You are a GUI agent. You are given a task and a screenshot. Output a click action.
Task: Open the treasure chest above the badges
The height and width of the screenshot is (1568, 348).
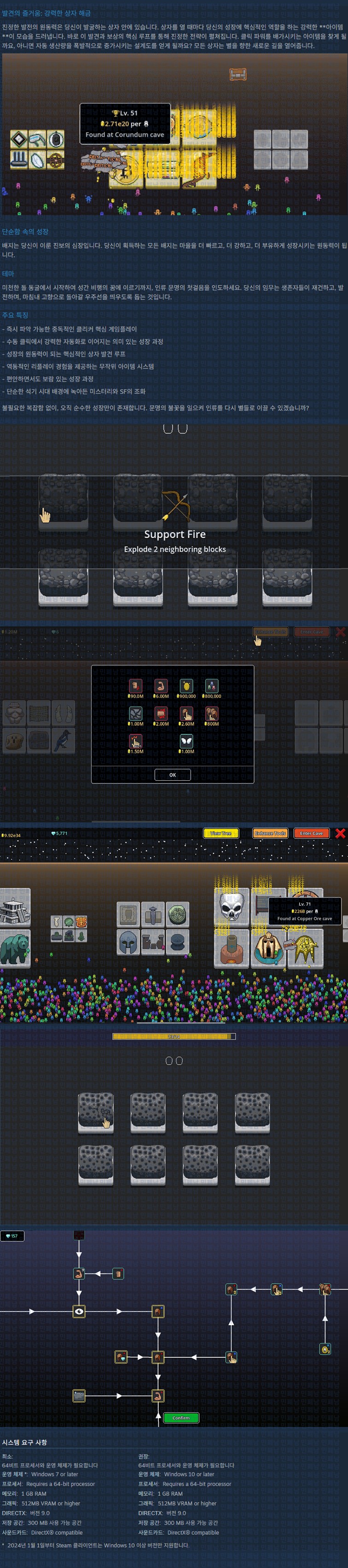pyautogui.click(x=238, y=74)
